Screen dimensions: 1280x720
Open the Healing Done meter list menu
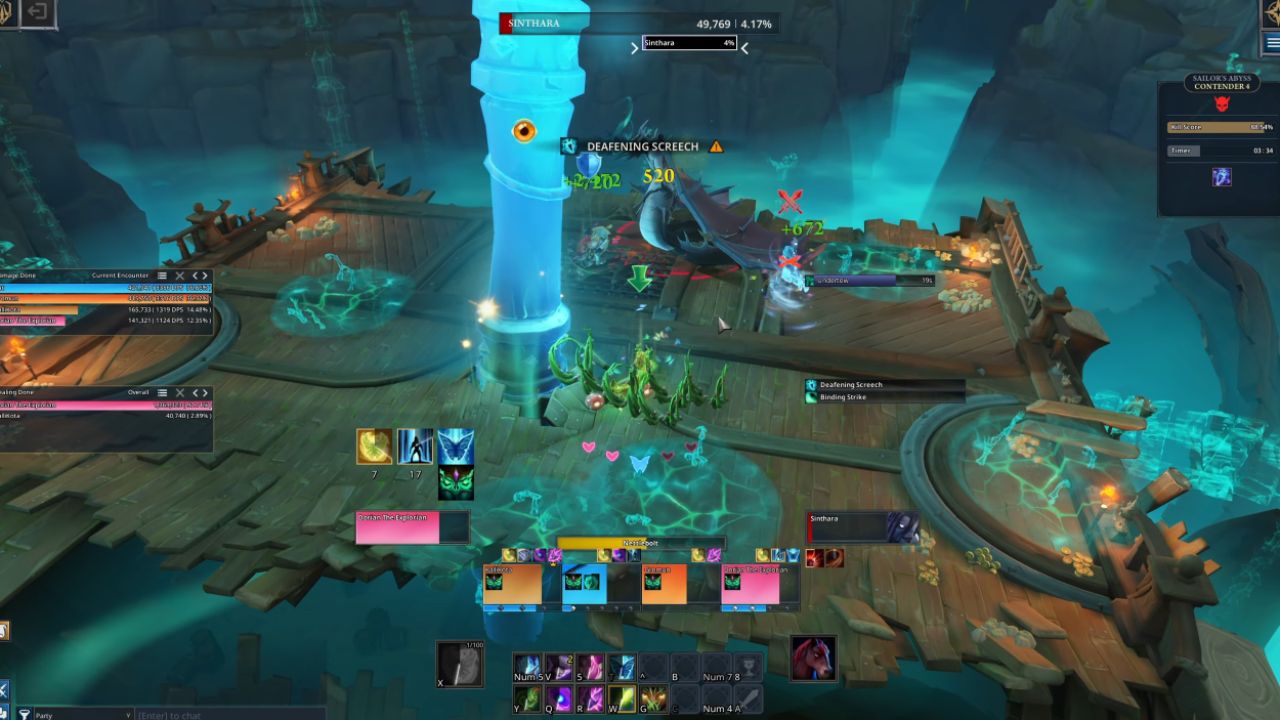[163, 392]
